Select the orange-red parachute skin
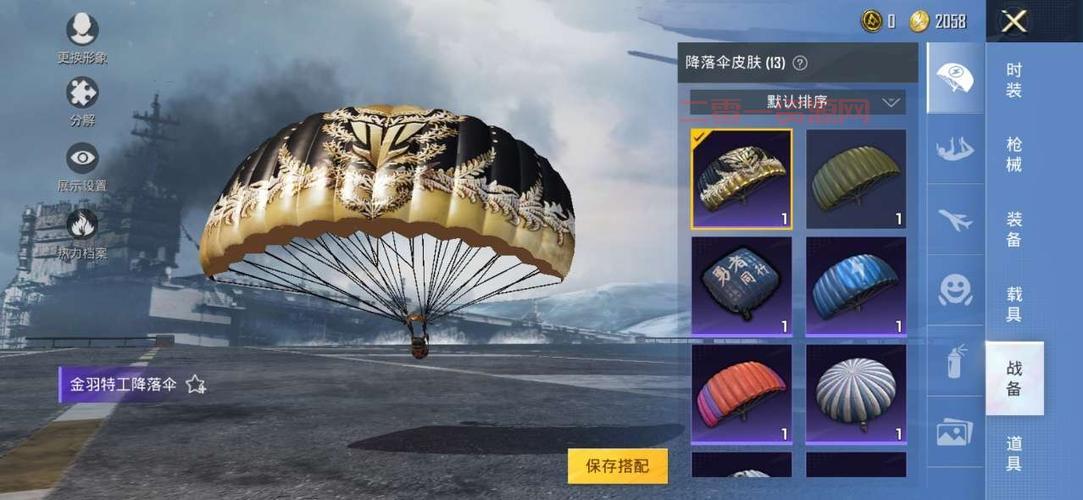1083x500 pixels. pos(741,393)
